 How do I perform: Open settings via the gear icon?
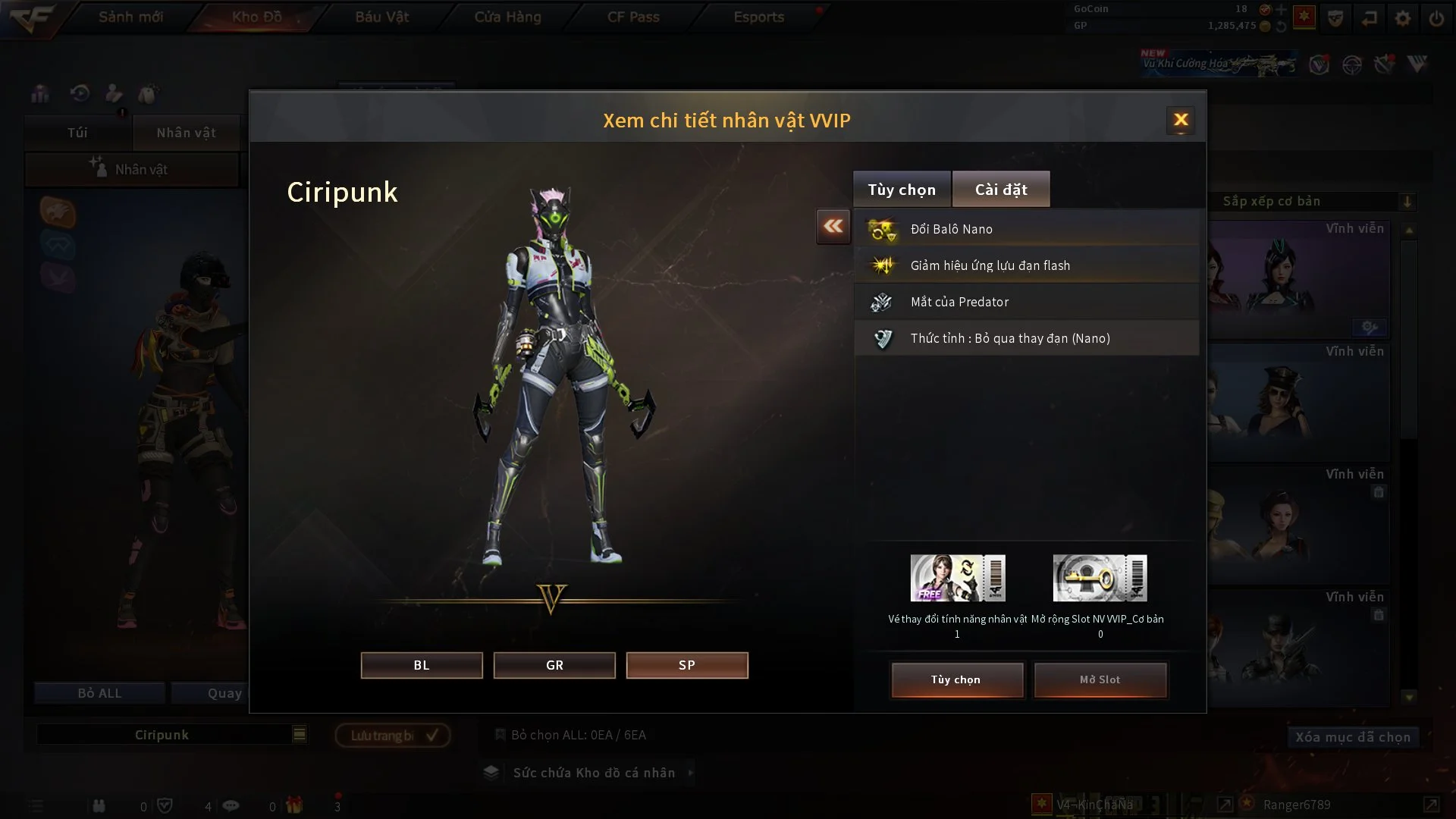1403,18
